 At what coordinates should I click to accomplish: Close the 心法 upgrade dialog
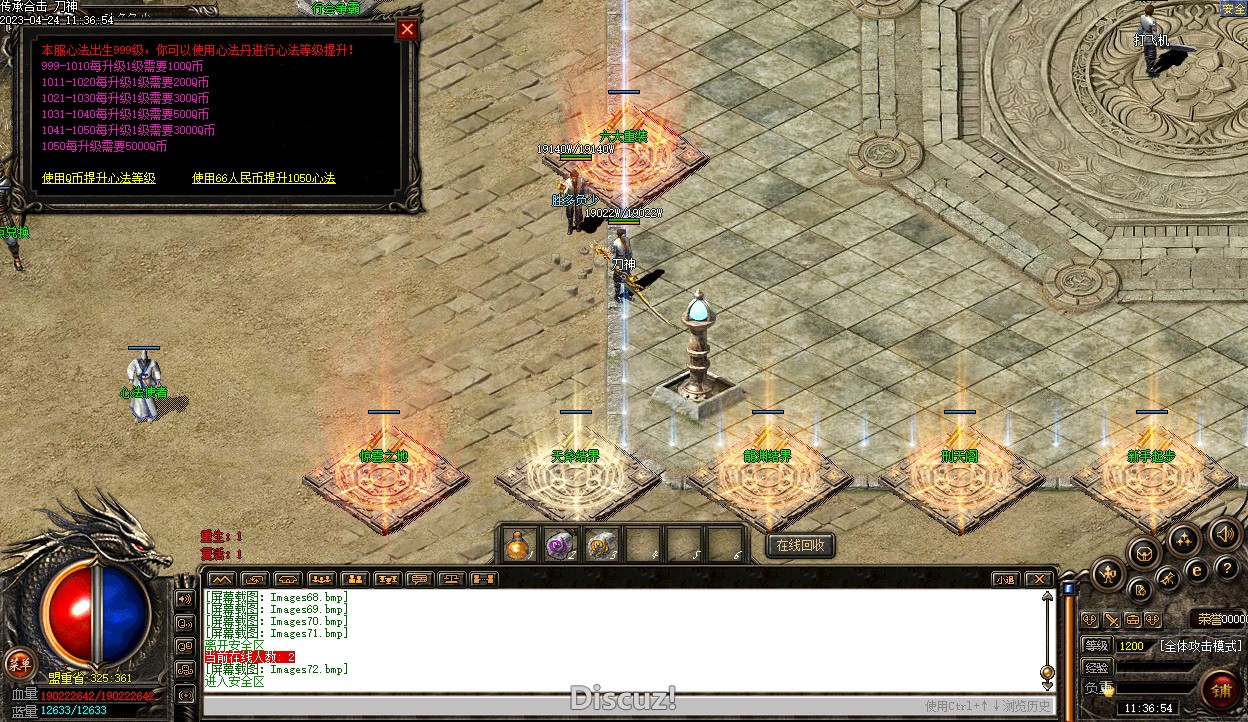pyautogui.click(x=406, y=30)
